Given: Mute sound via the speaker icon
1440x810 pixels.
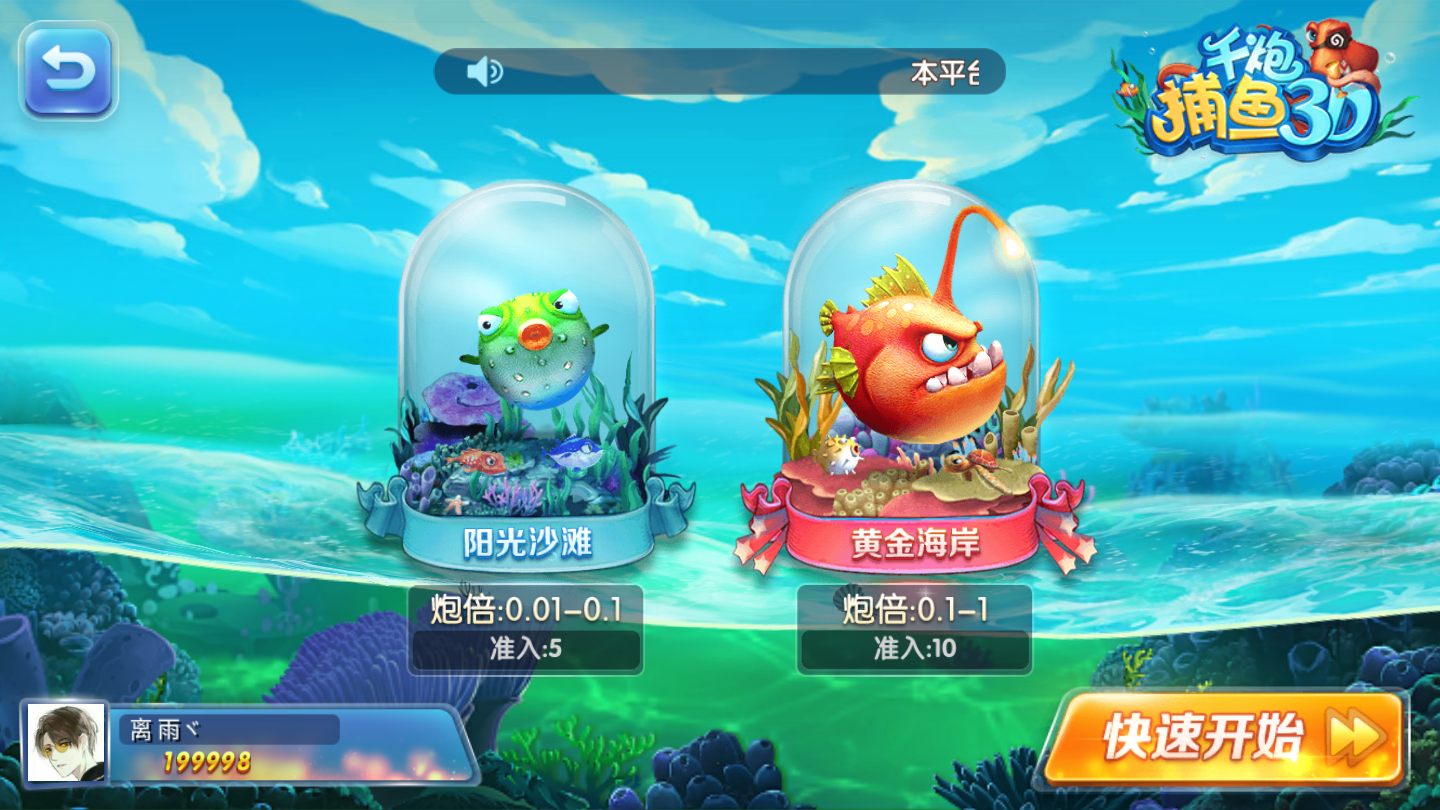Looking at the screenshot, I should tap(483, 71).
